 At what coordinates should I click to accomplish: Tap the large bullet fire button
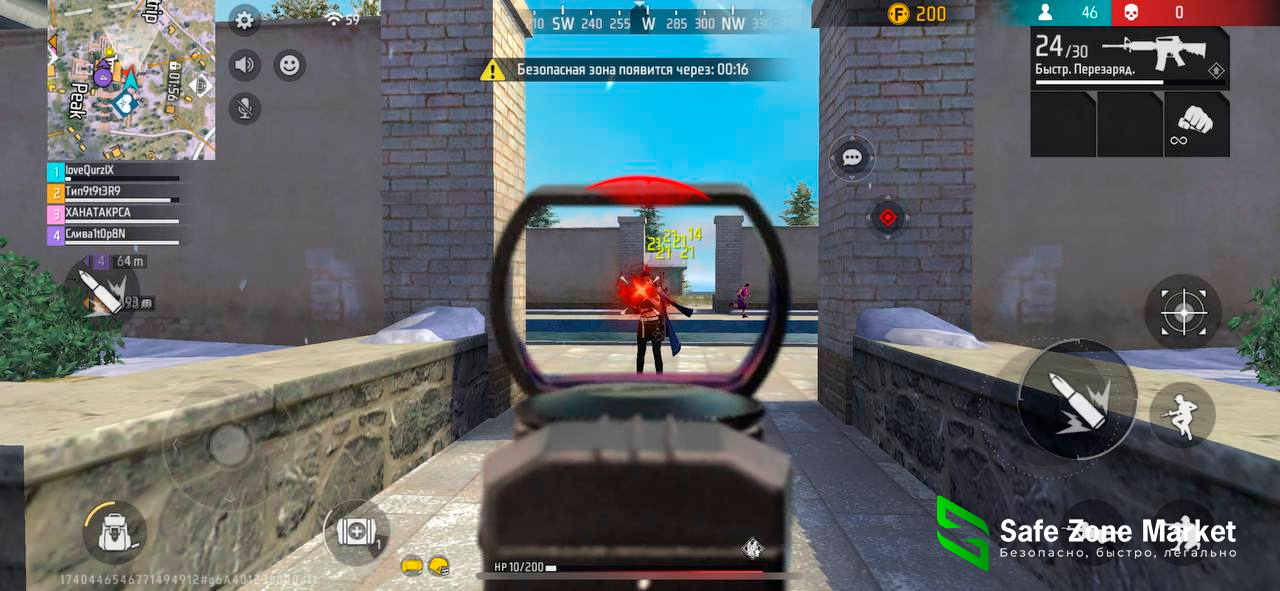tap(1076, 398)
